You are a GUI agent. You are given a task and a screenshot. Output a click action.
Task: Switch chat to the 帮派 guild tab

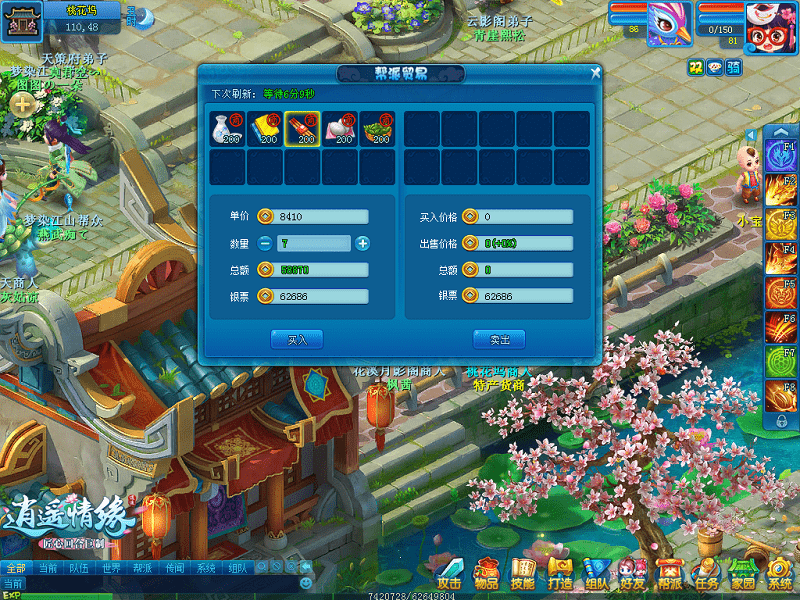pos(143,567)
